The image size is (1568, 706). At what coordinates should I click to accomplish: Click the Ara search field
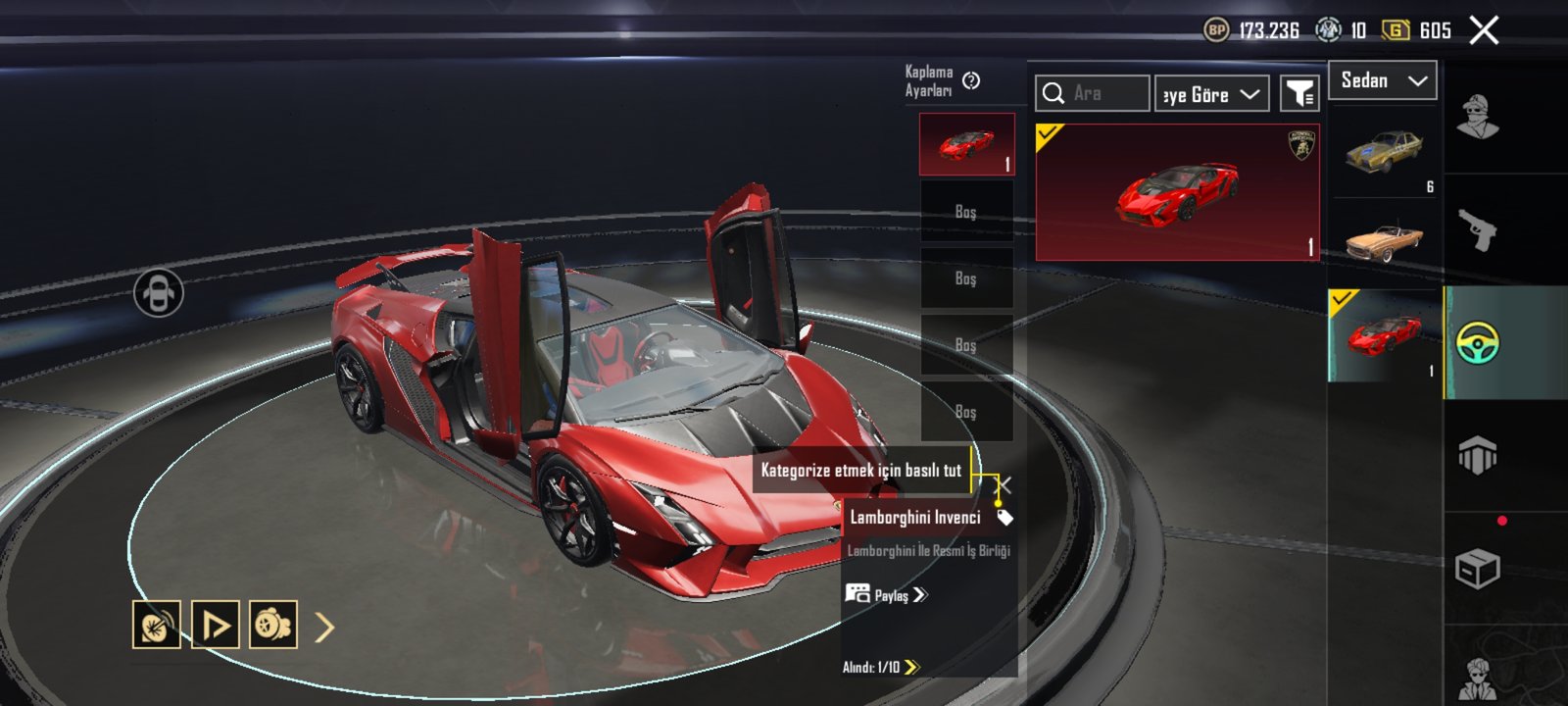pos(1093,93)
